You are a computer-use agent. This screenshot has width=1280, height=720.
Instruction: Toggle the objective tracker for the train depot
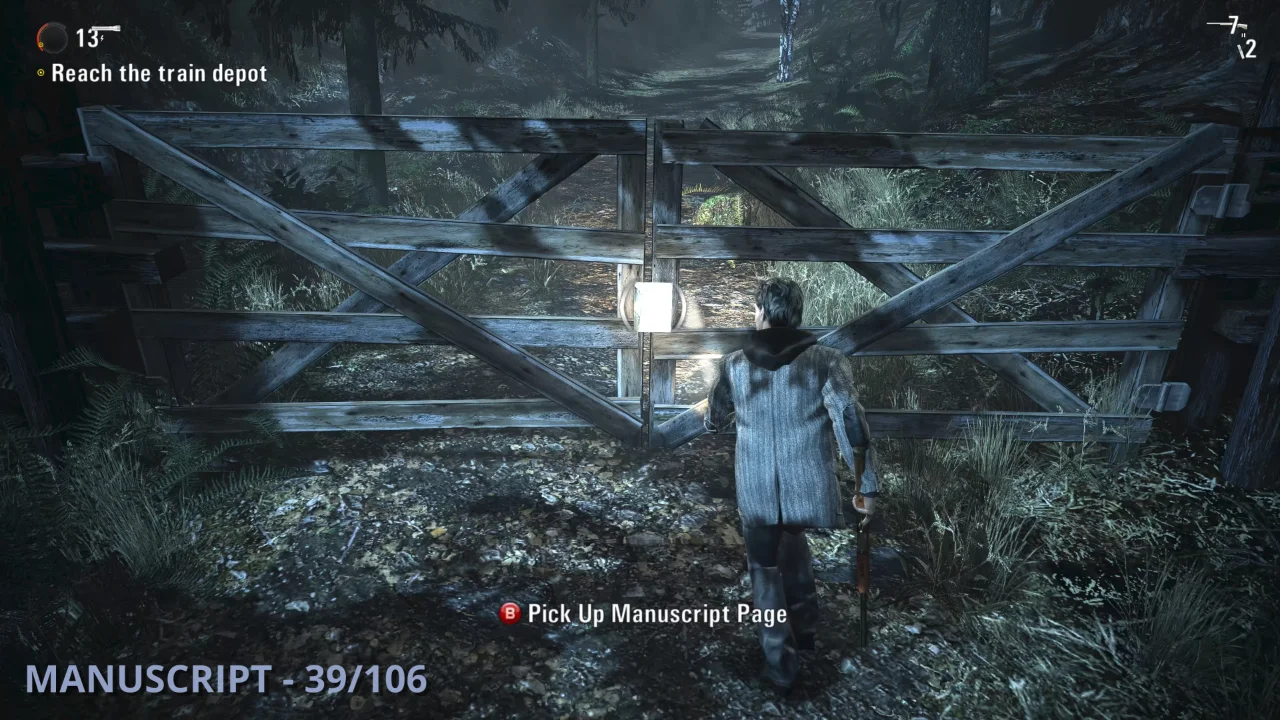pyautogui.click(x=160, y=72)
